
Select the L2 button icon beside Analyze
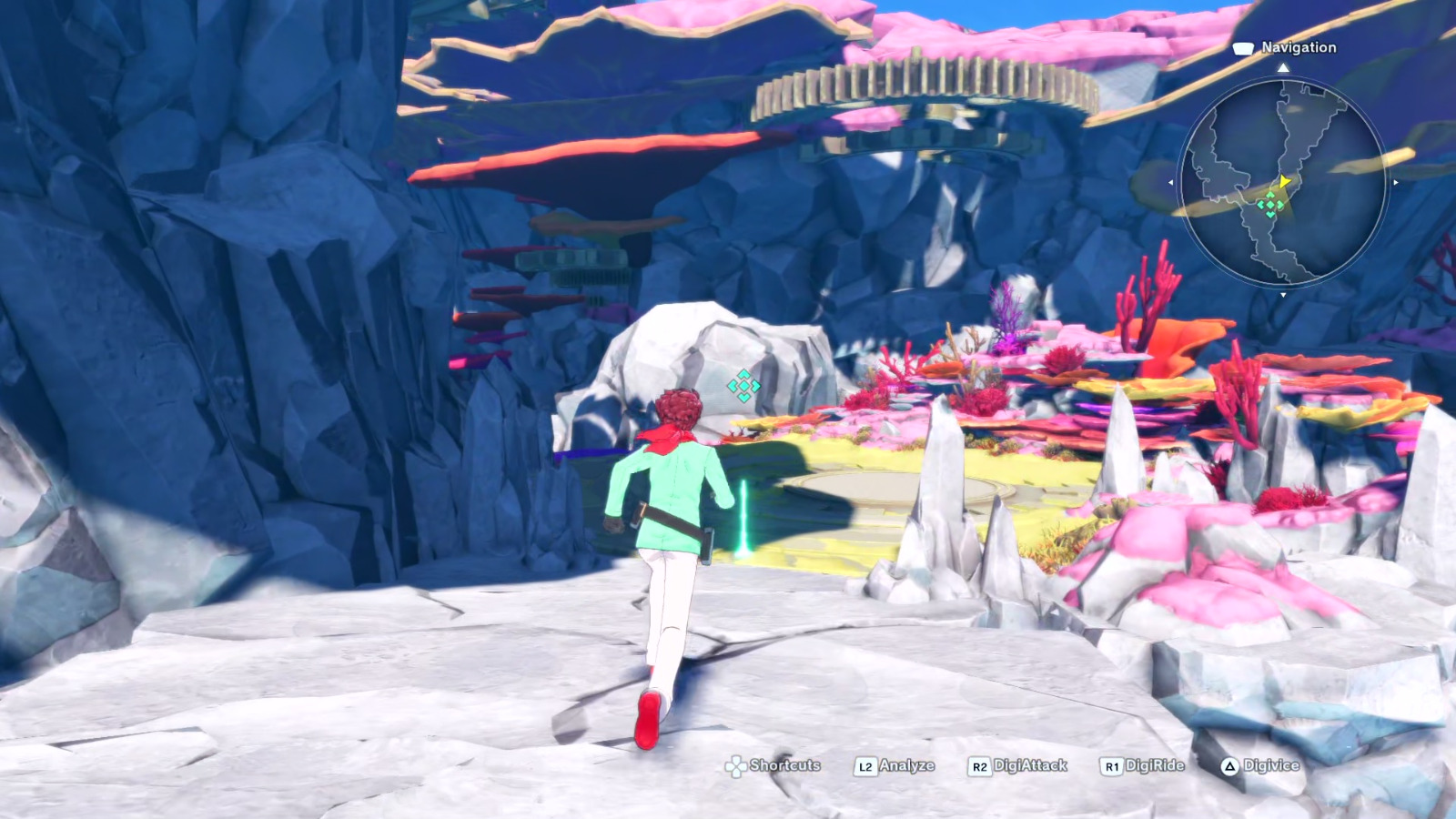click(x=866, y=767)
